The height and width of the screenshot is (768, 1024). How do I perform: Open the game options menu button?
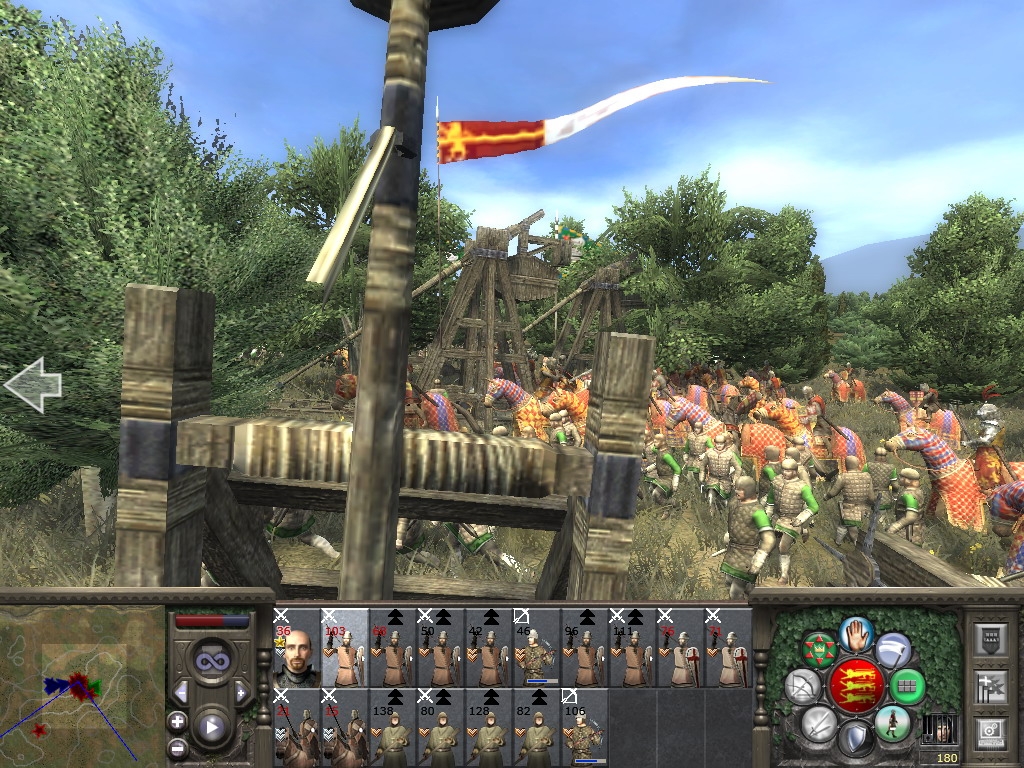(991, 731)
